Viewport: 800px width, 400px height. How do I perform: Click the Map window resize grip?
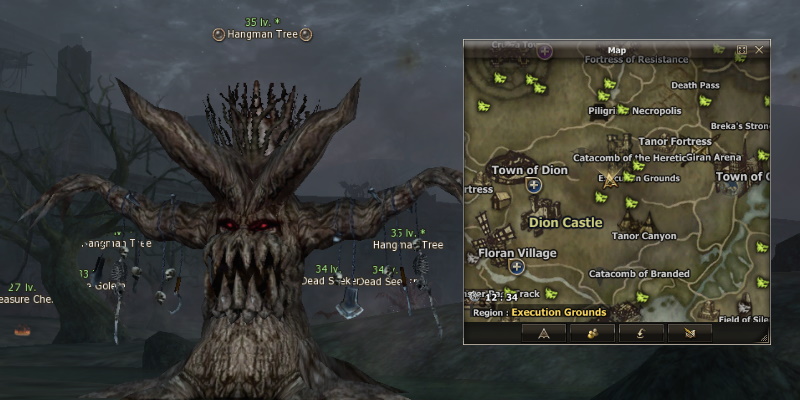(x=765, y=340)
